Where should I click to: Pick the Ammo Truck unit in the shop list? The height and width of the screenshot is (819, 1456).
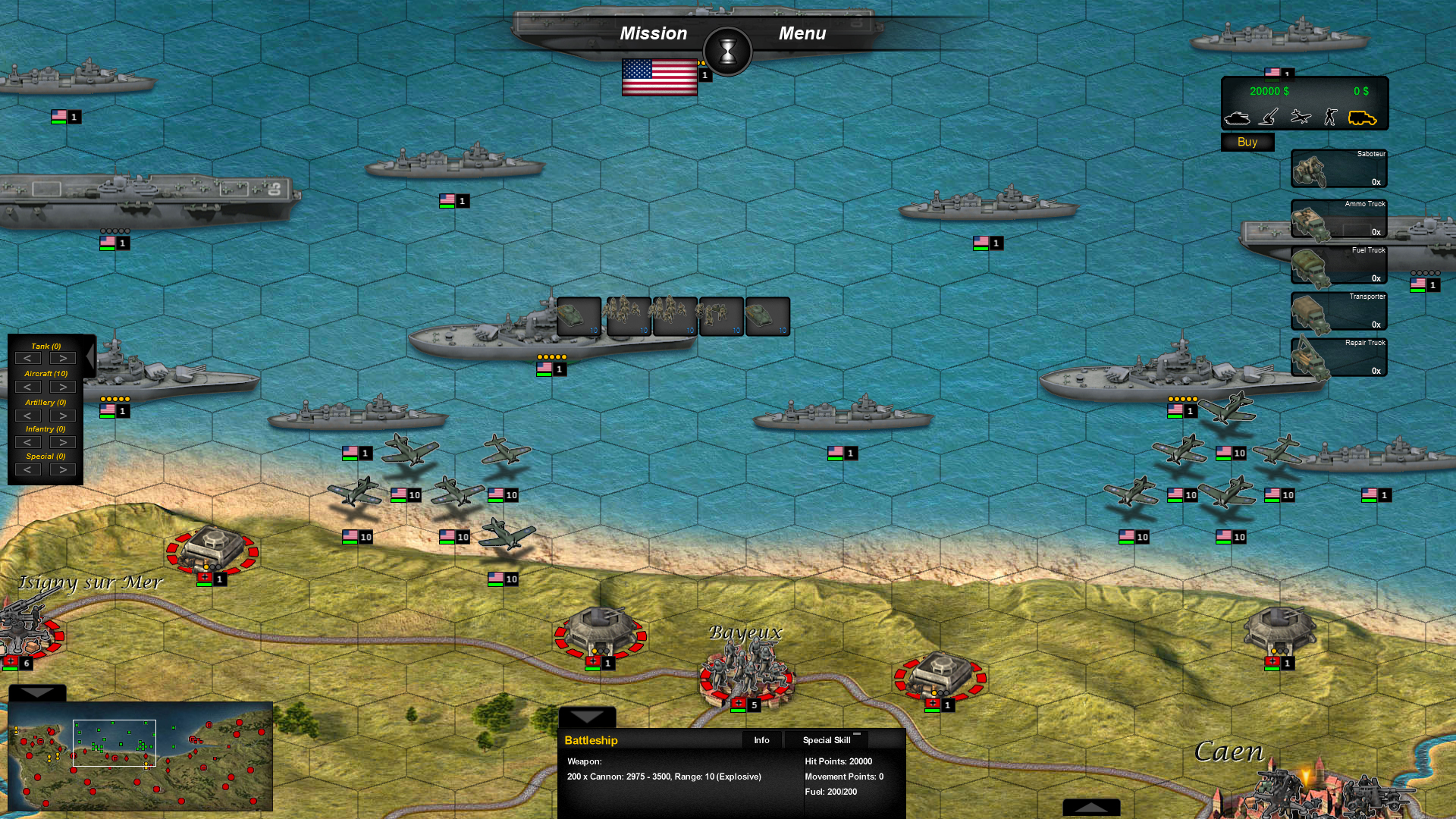(1338, 218)
